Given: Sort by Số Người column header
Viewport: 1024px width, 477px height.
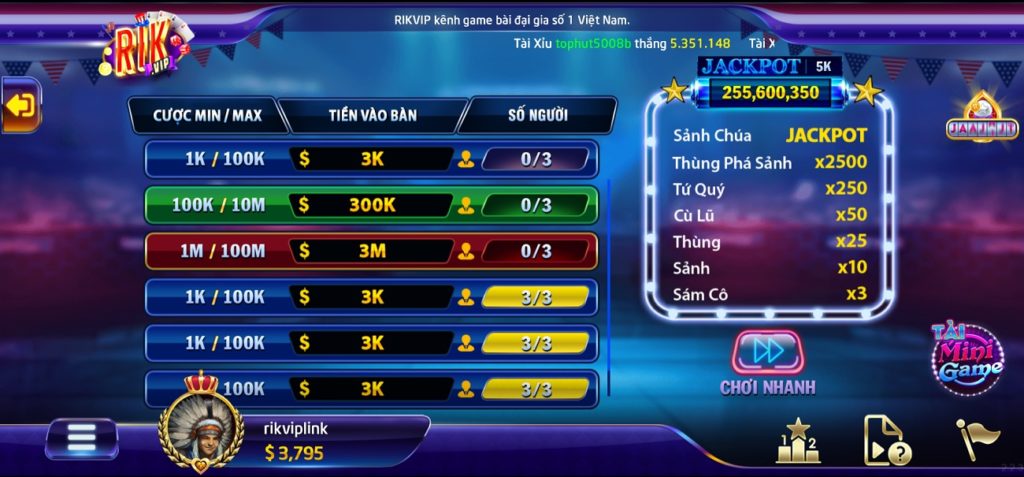Looking at the screenshot, I should point(537,115).
